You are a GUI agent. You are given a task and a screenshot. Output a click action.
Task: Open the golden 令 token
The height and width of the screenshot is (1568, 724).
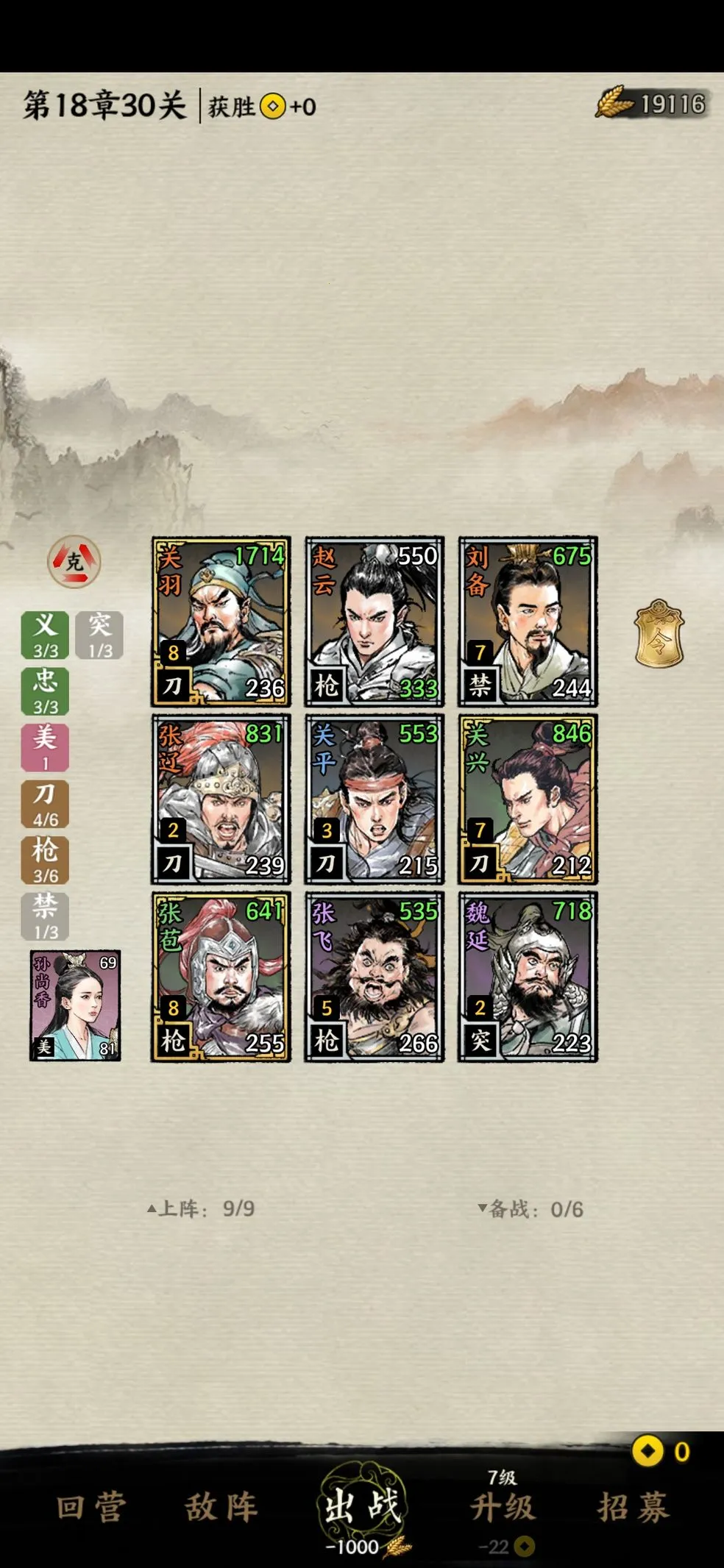(x=659, y=635)
